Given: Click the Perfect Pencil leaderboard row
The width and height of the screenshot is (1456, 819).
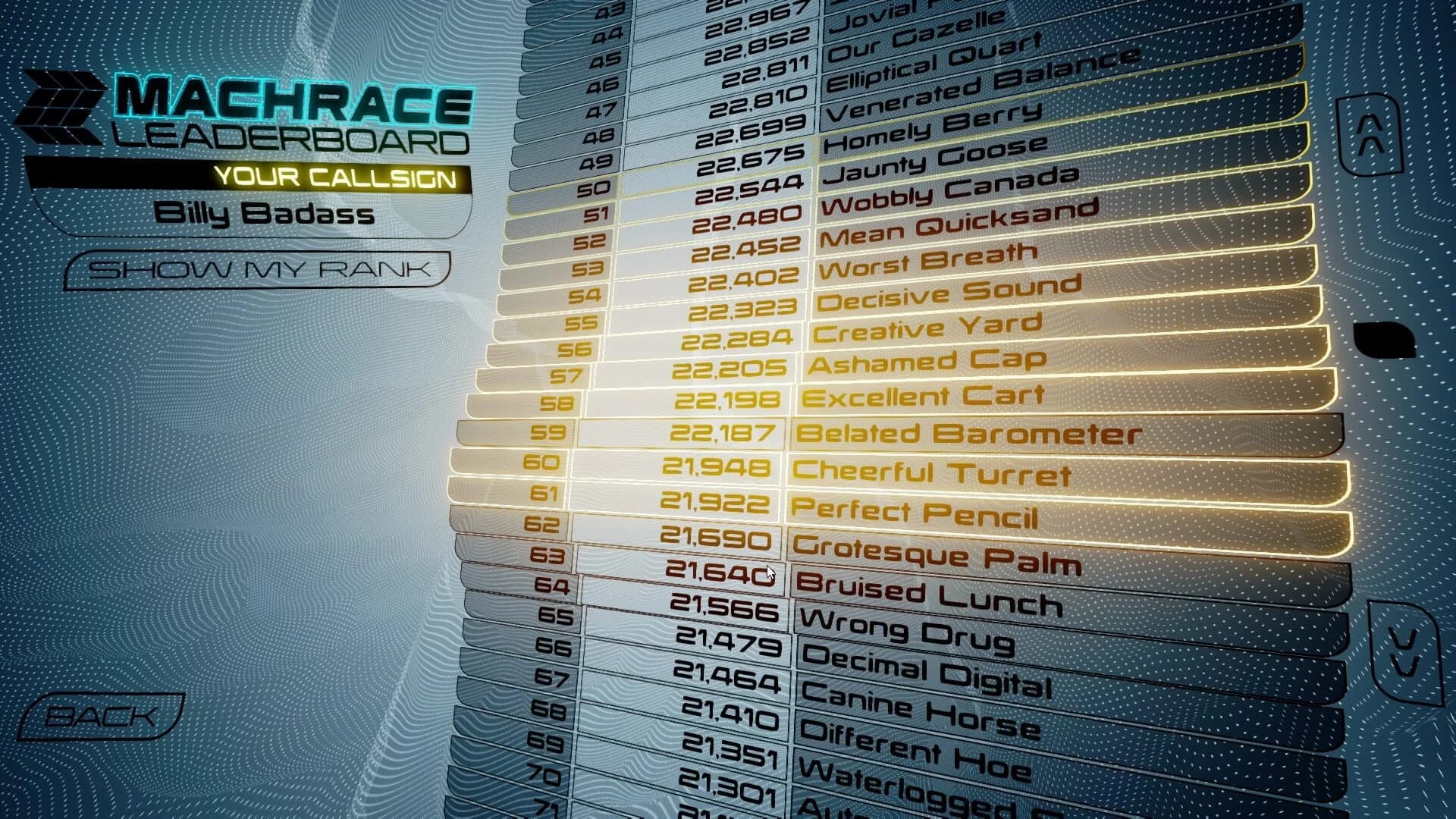Looking at the screenshot, I should pos(918,513).
